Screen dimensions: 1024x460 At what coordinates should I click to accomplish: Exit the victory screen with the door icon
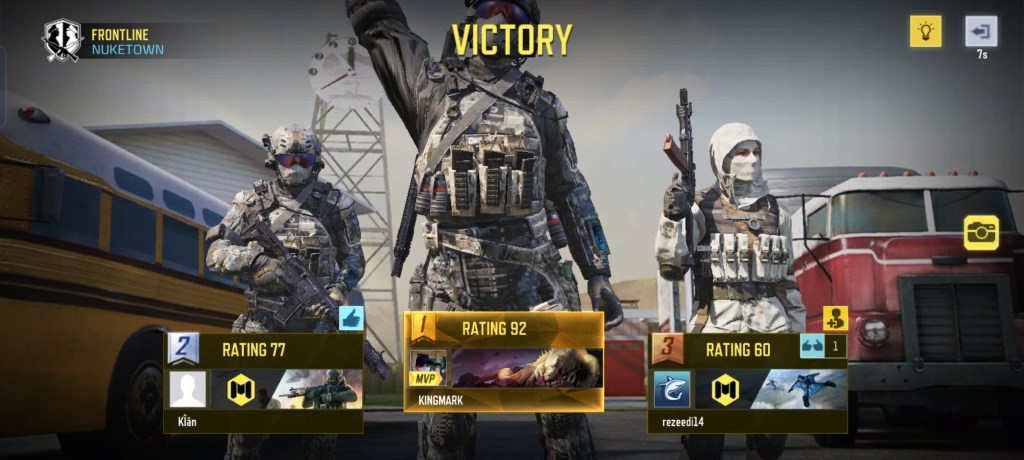(x=980, y=31)
